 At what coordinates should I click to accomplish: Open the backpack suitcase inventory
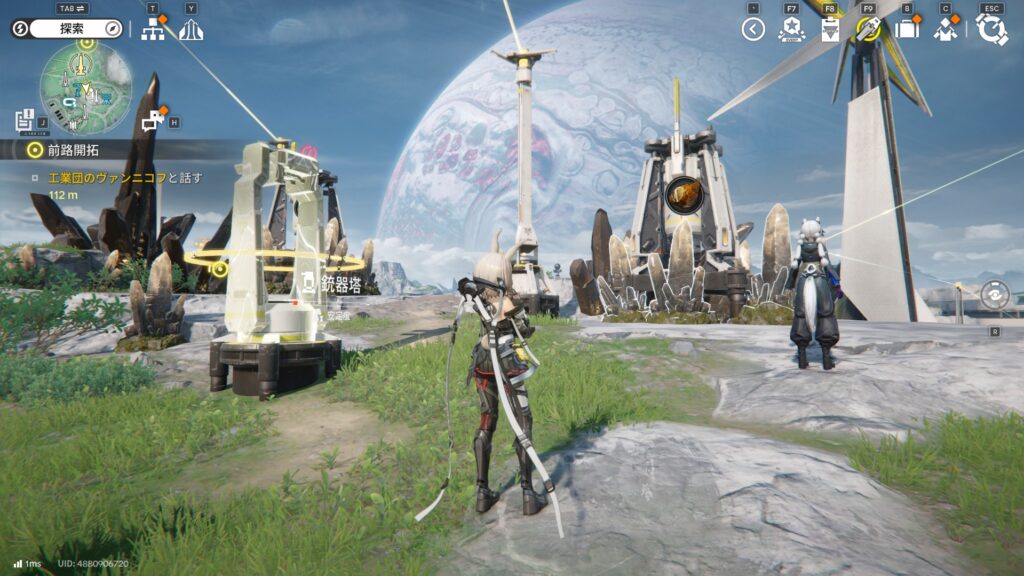click(907, 29)
